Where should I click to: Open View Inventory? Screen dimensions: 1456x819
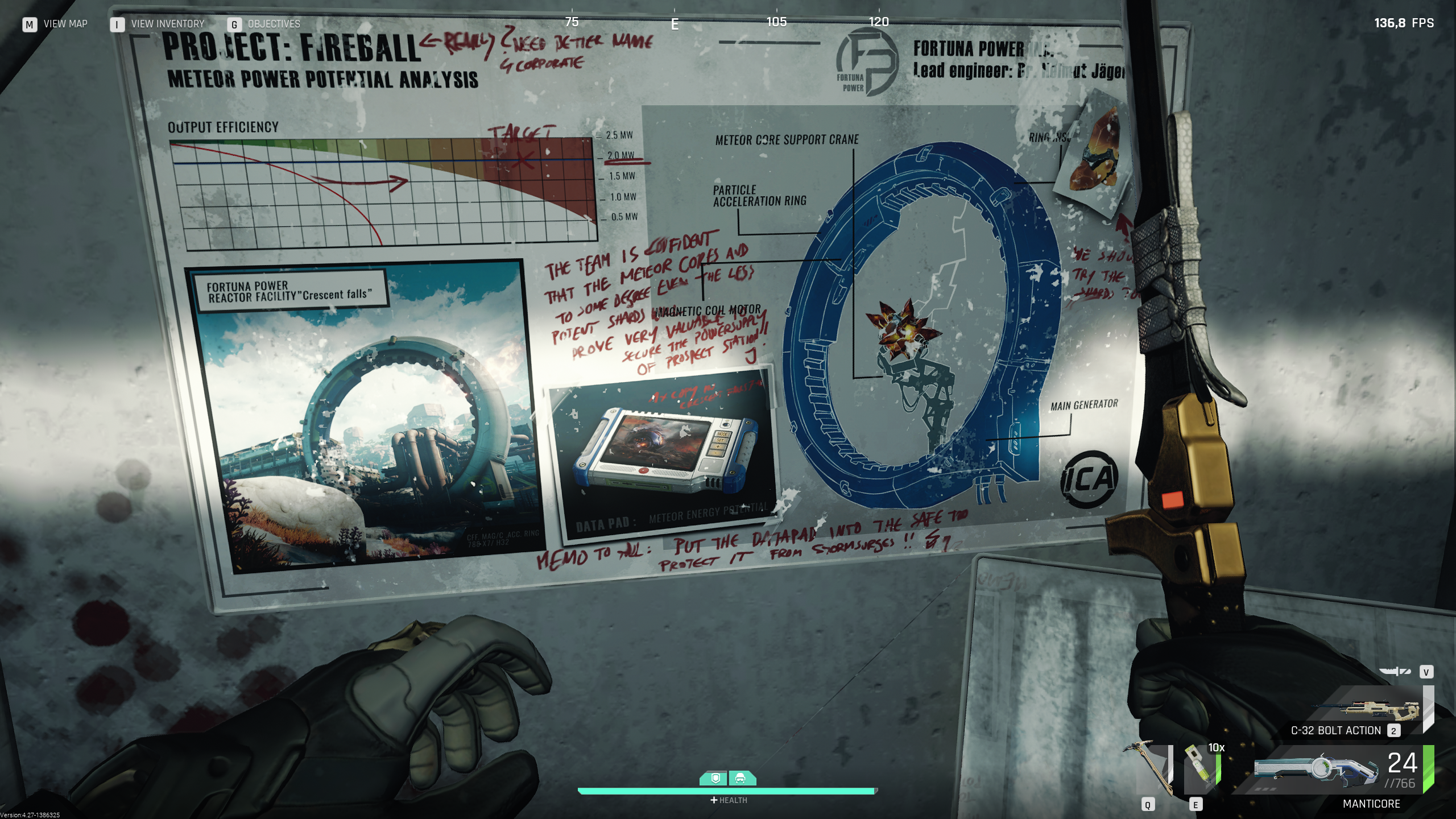pos(158,24)
